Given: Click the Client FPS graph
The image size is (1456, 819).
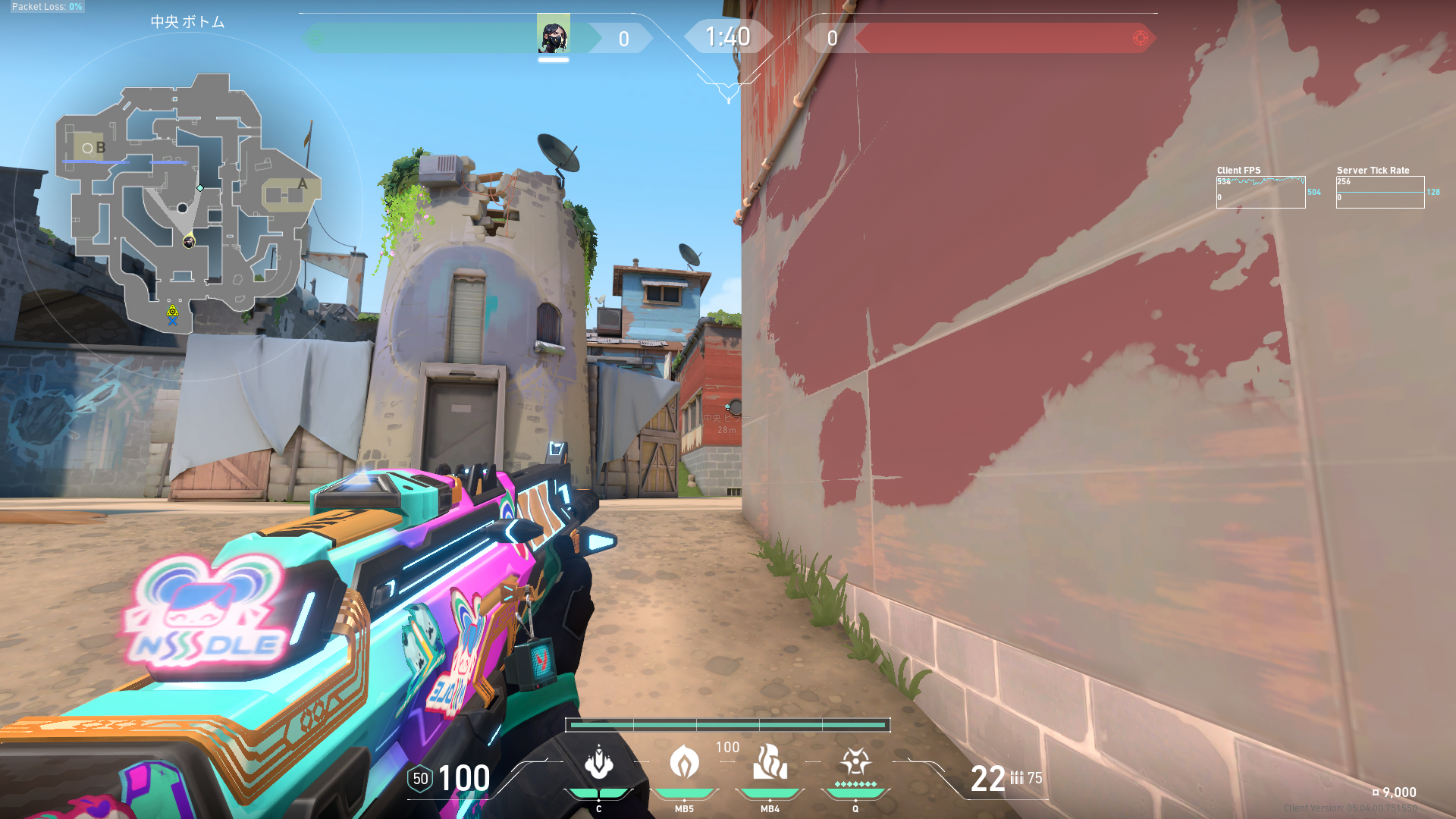Looking at the screenshot, I should [x=1260, y=192].
